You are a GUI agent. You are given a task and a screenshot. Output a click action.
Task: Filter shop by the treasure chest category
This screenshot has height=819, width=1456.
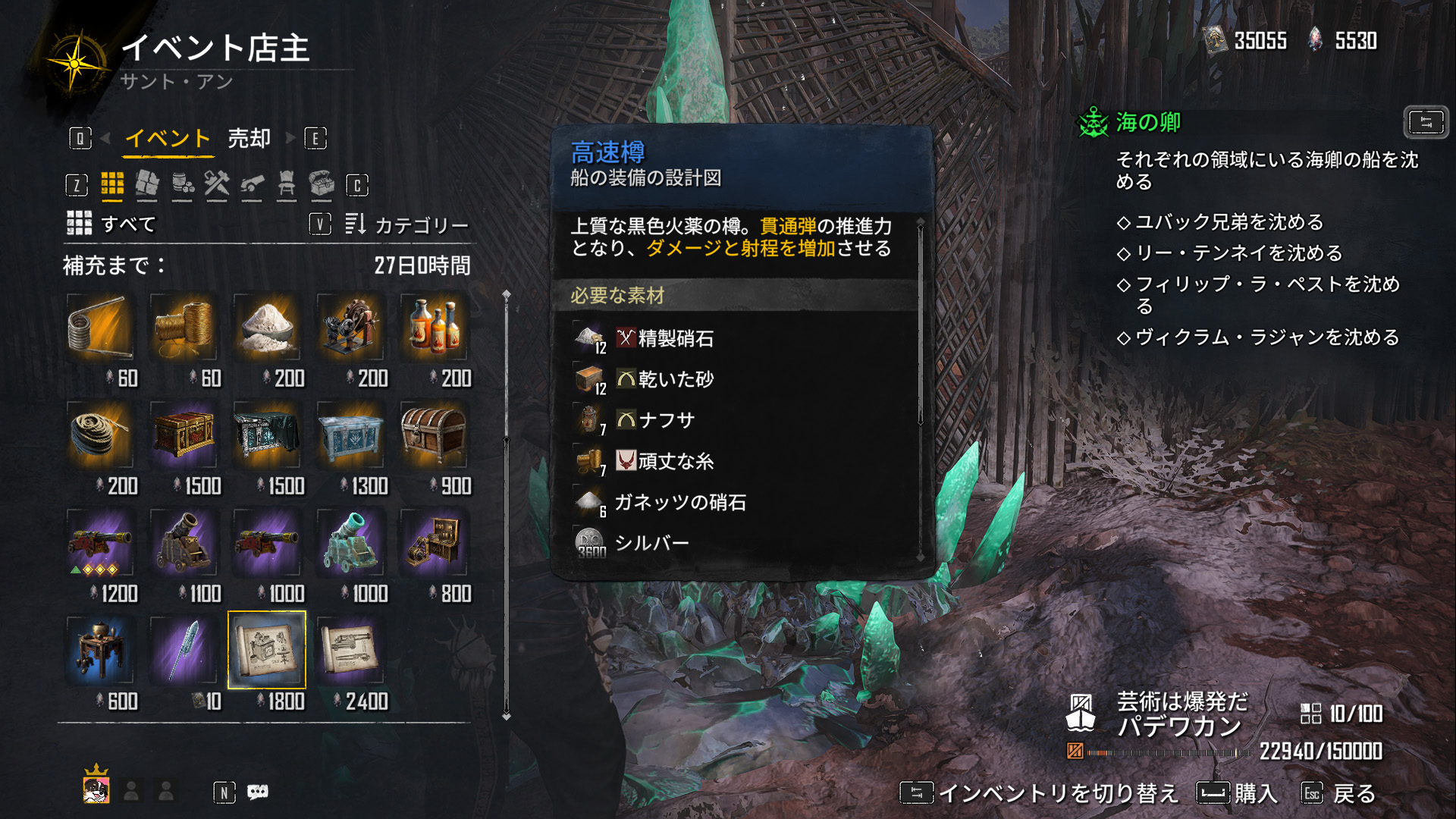[322, 184]
